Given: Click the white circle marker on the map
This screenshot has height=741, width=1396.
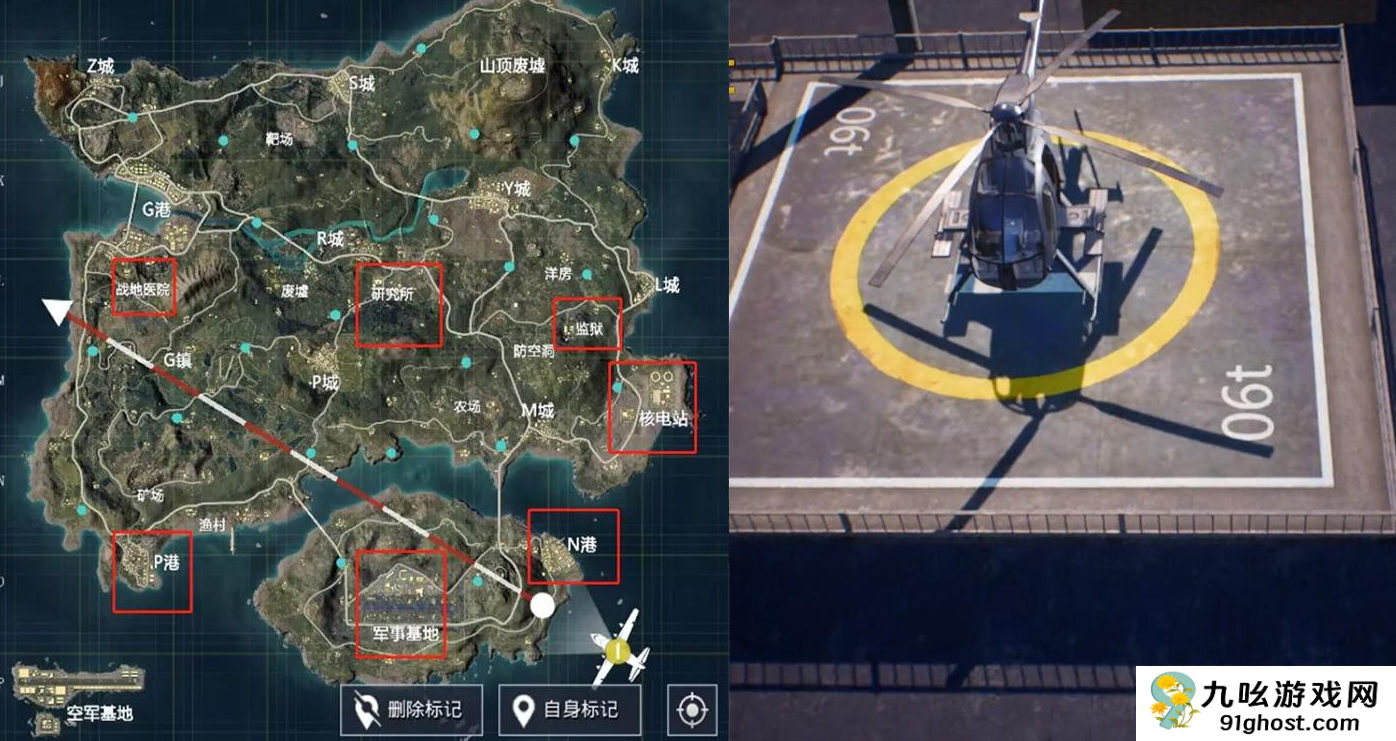Looking at the screenshot, I should [542, 605].
